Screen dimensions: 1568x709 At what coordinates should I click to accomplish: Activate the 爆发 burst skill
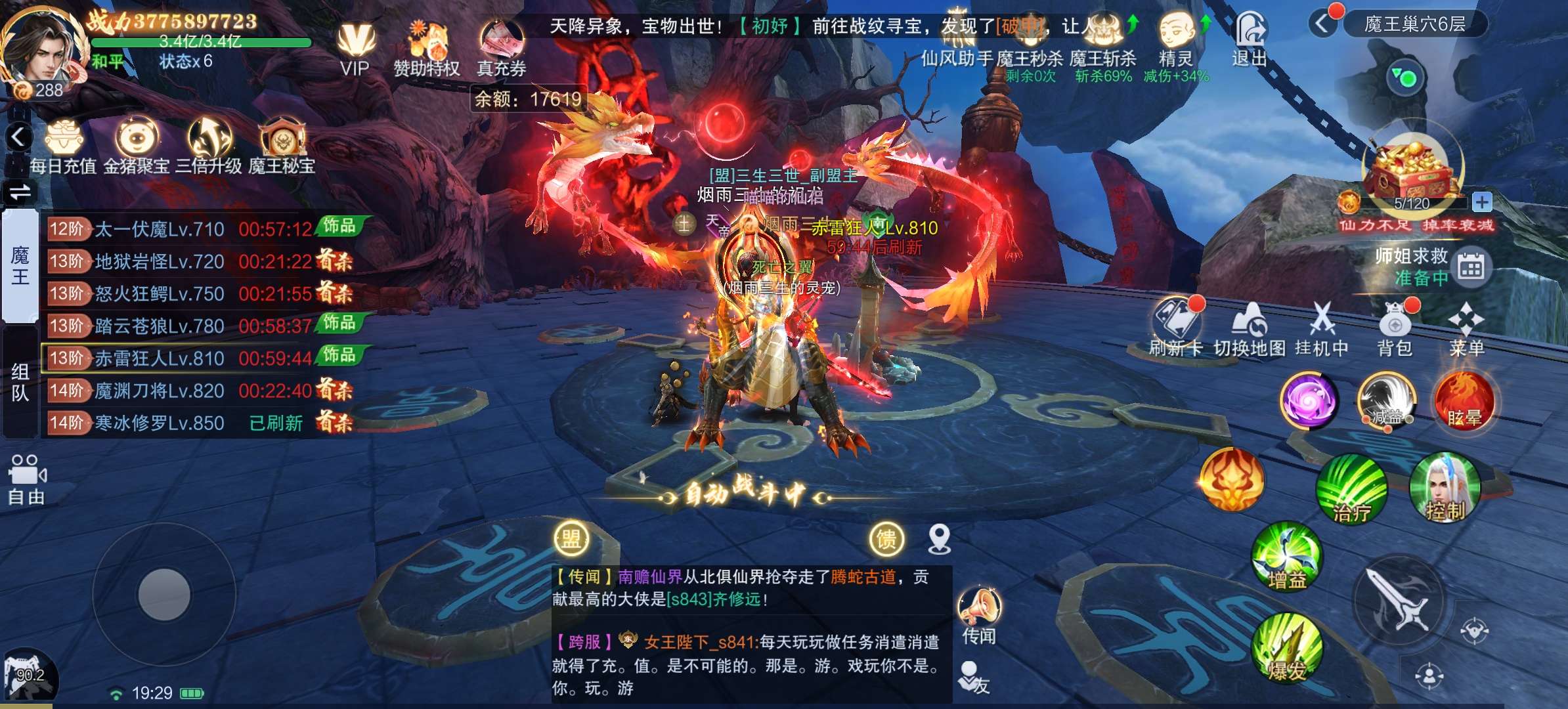pyautogui.click(x=1287, y=648)
